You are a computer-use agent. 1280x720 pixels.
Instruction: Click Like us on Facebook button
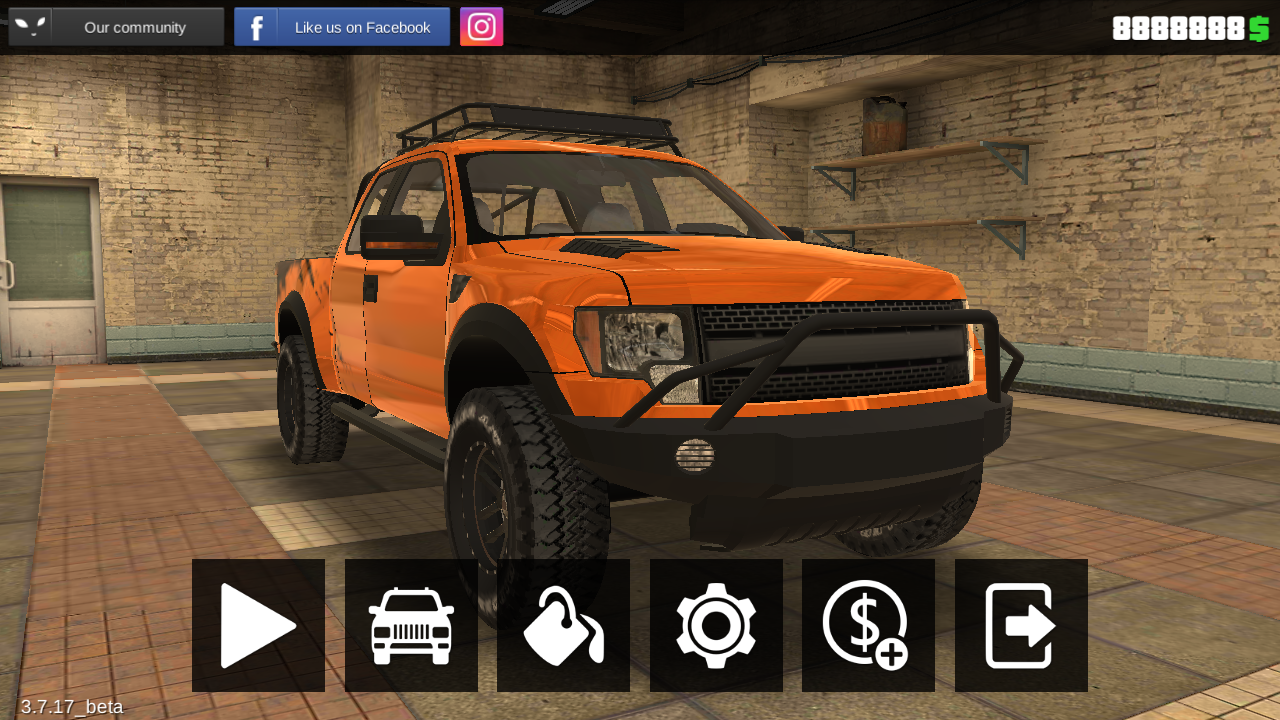[342, 27]
